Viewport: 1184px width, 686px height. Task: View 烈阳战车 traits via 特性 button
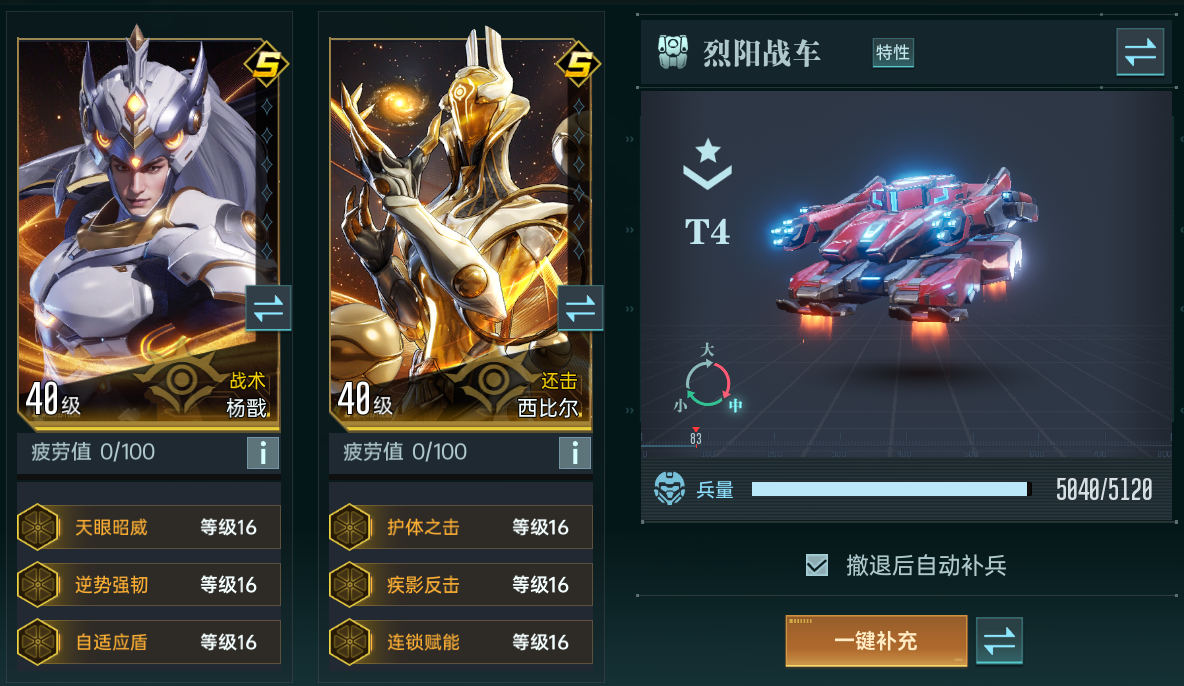pos(892,53)
